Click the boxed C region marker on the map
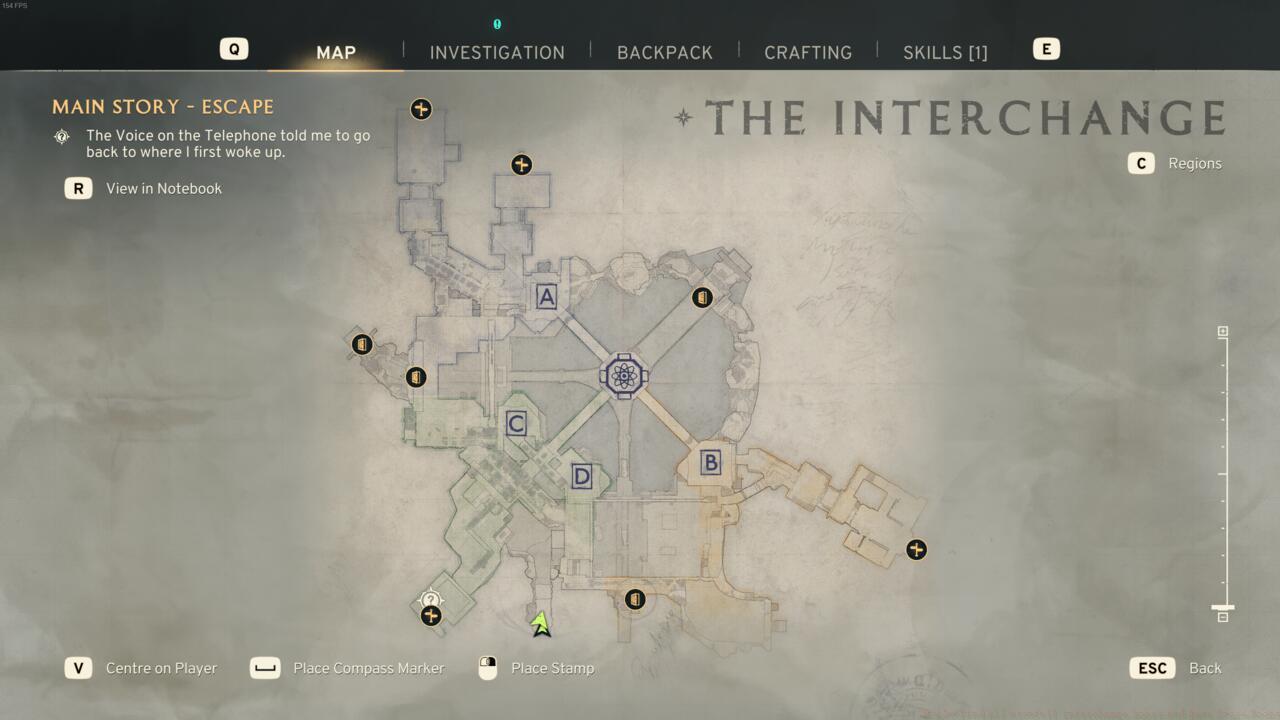Screen dimensions: 1280x720 (x=515, y=423)
